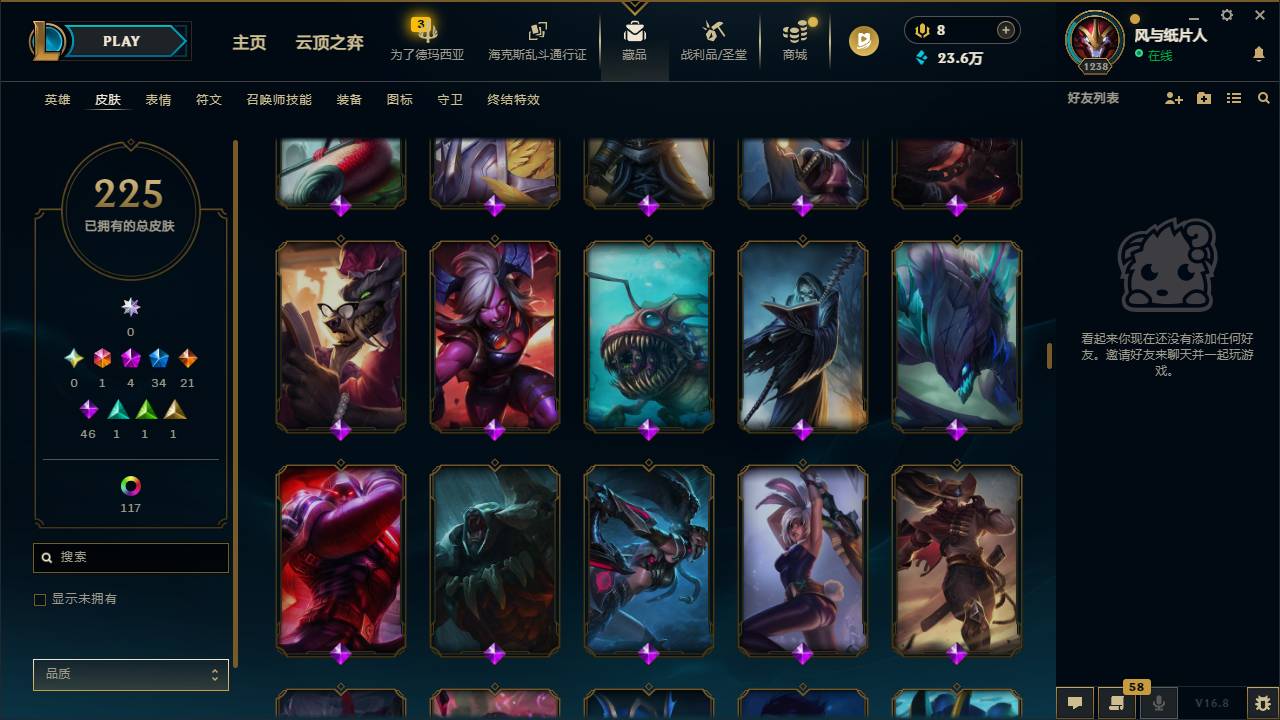
Task: Open the 品质 quality filter dropdown
Action: (130, 674)
